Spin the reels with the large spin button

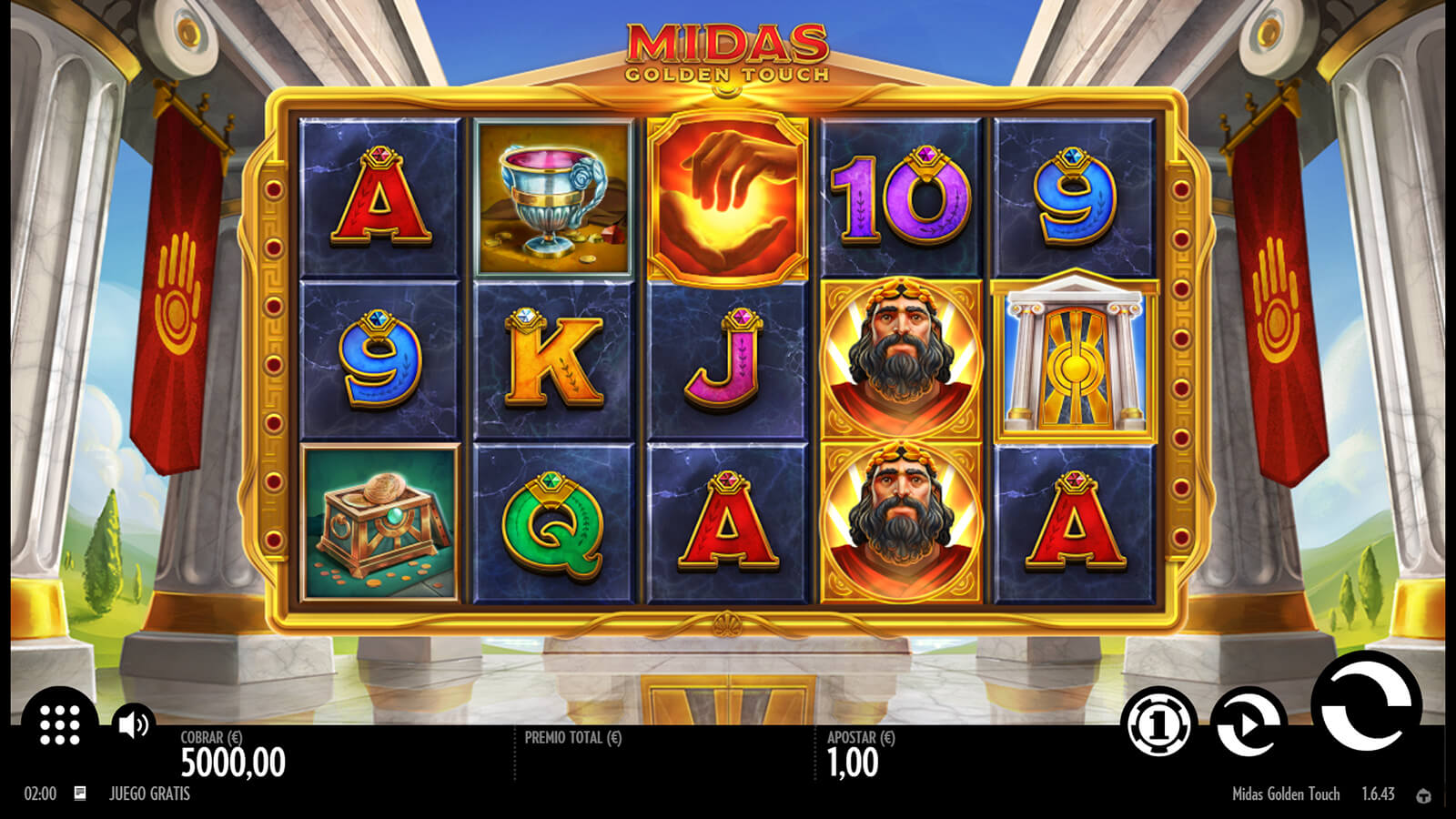1365,707
